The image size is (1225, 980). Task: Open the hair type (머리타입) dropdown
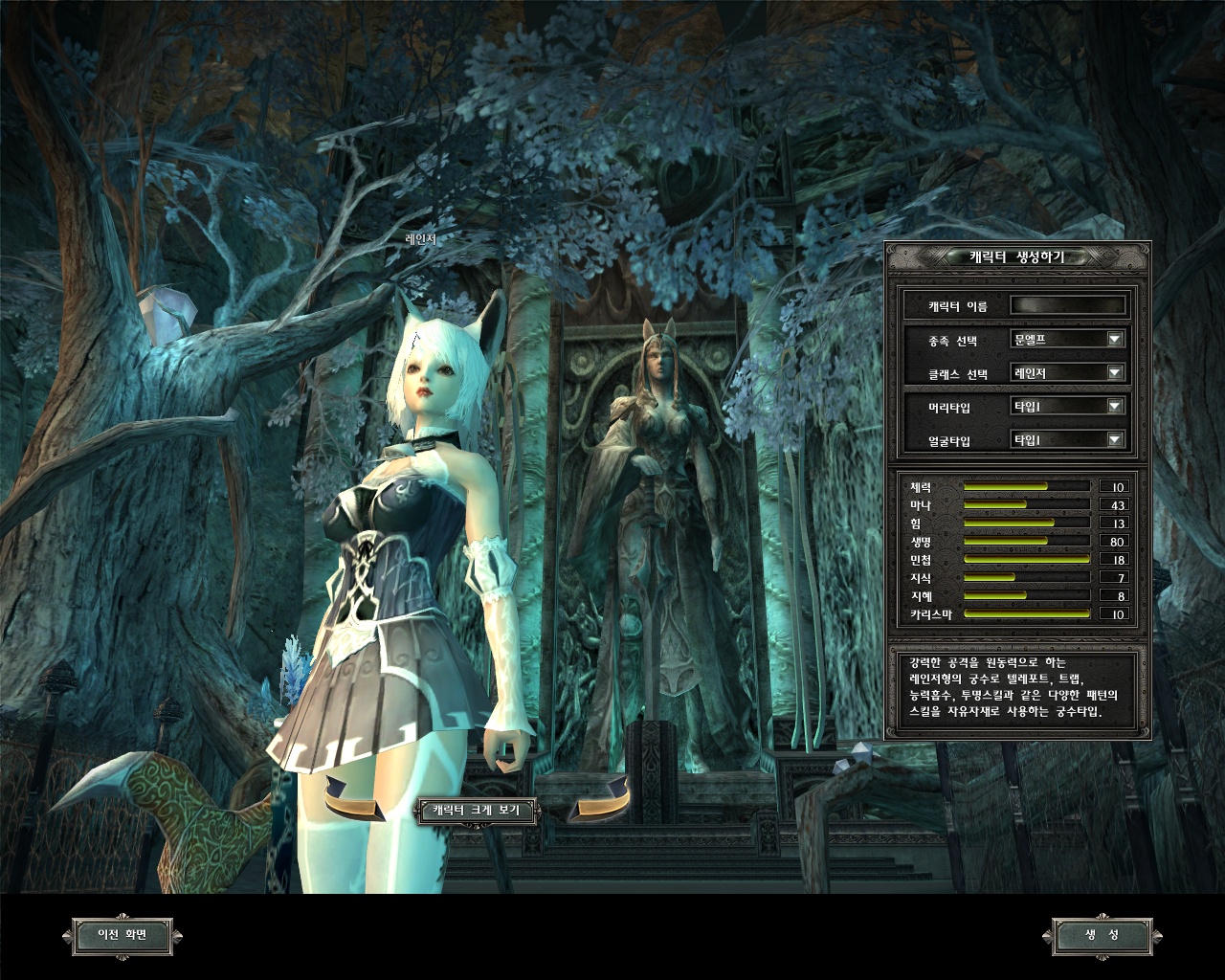[x=1114, y=406]
